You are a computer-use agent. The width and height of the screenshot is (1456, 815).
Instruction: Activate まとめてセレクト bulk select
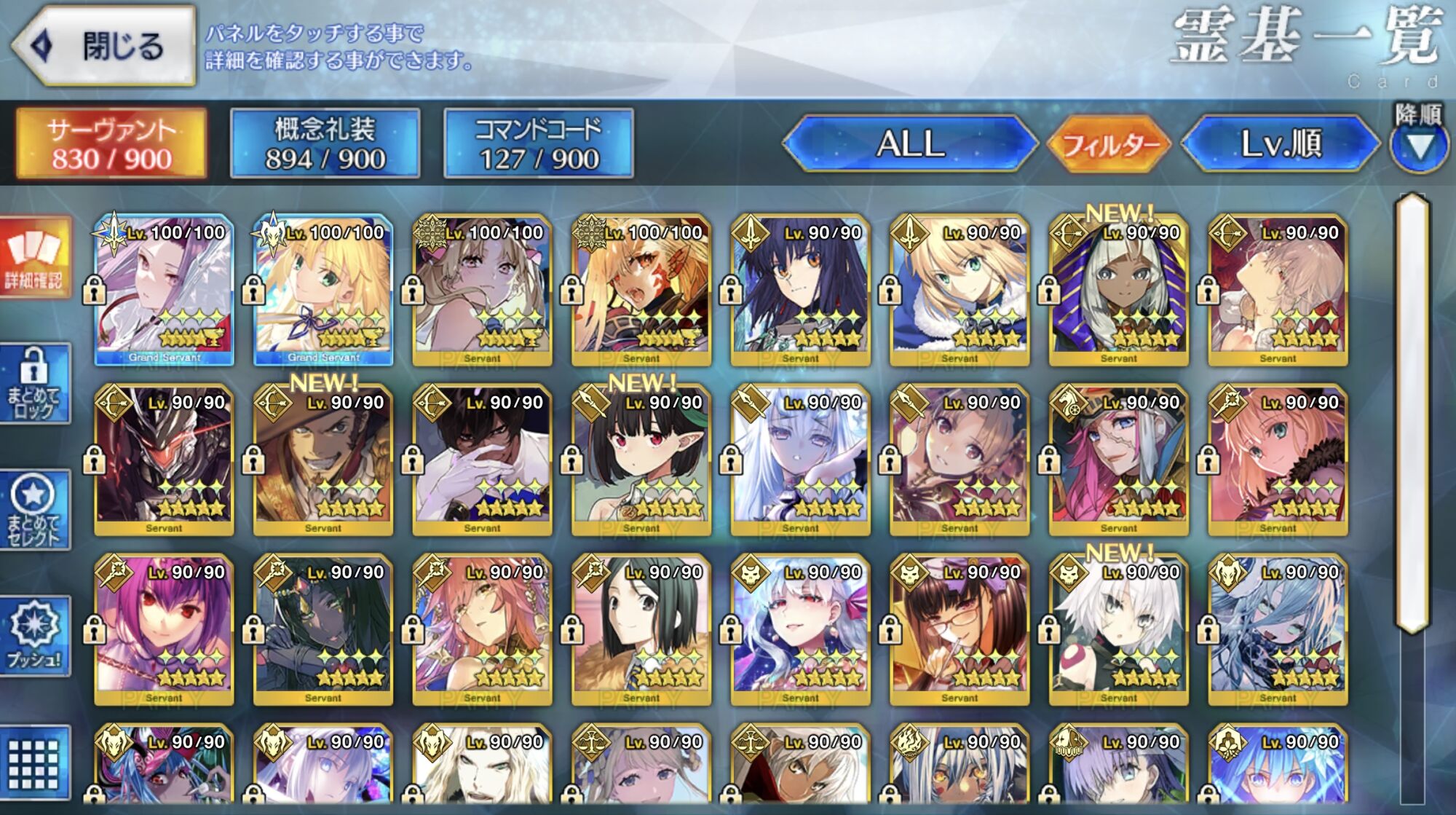[x=35, y=510]
